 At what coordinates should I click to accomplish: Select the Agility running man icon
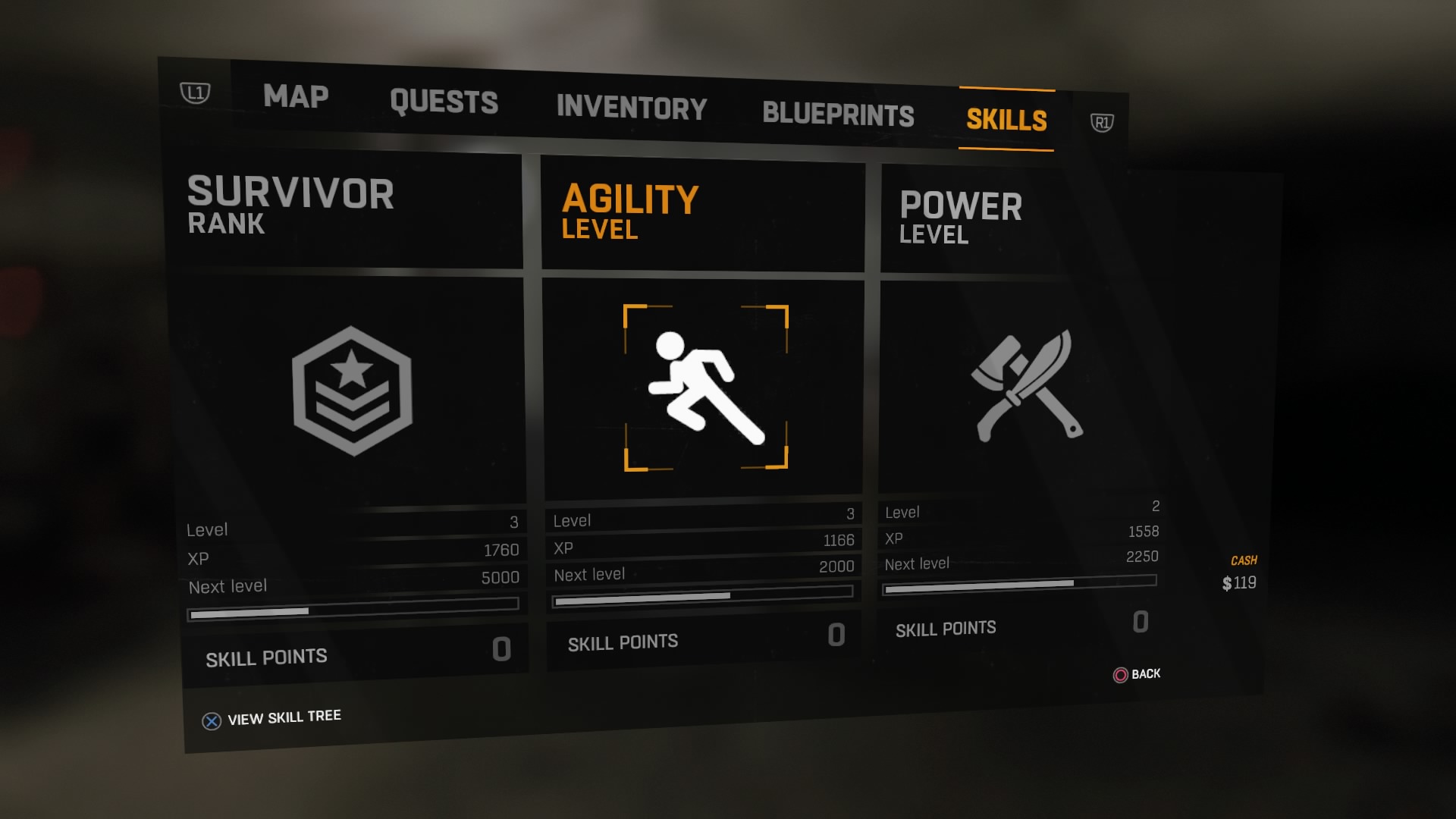tap(705, 388)
